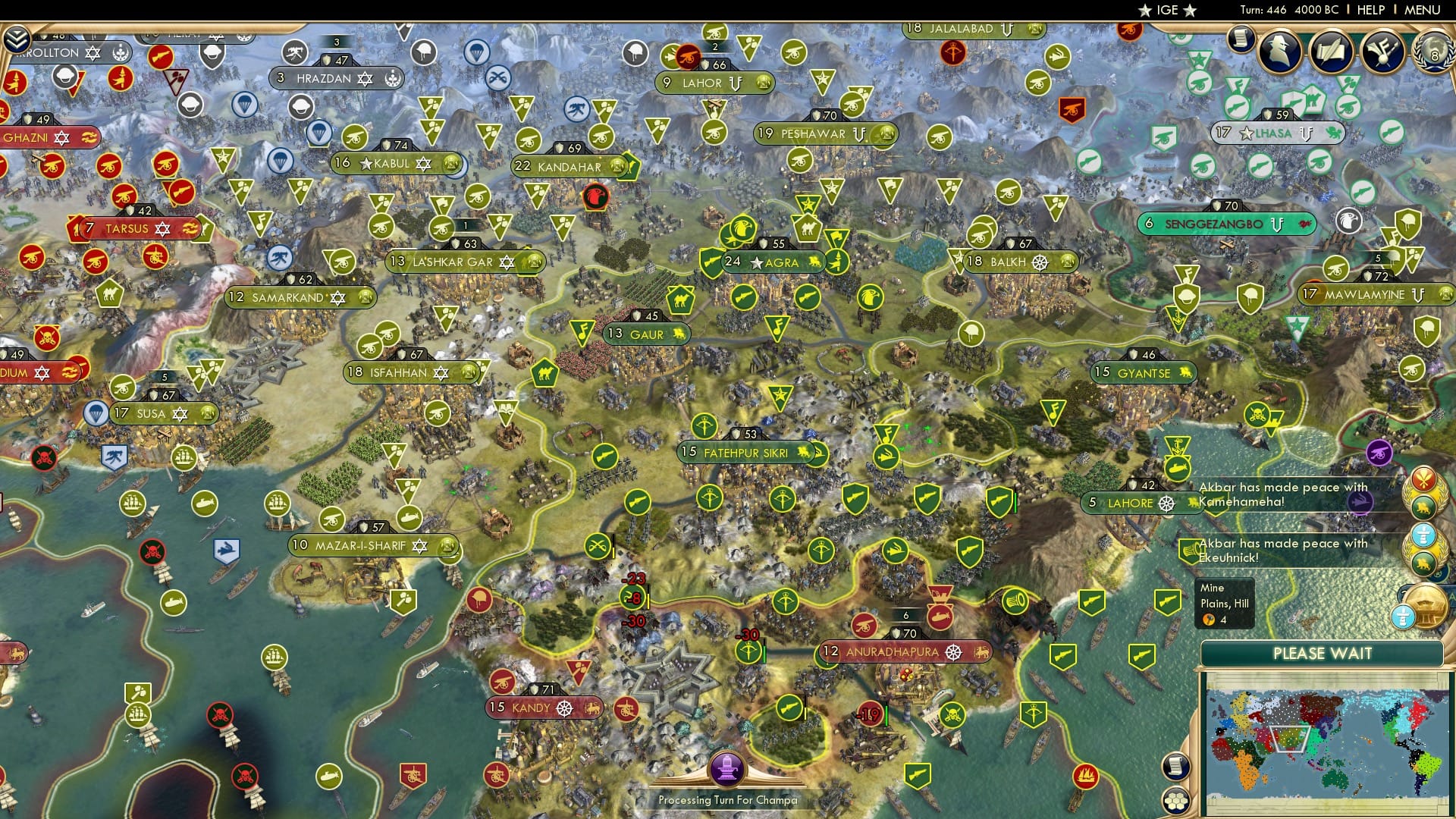
Task: Click the religion star icon on Kabul's banner
Action: pos(422,164)
